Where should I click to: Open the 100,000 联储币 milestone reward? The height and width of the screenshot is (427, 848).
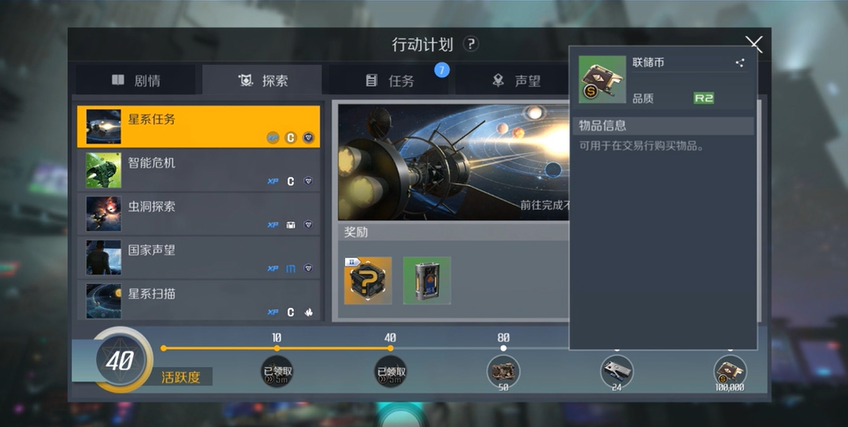click(730, 371)
